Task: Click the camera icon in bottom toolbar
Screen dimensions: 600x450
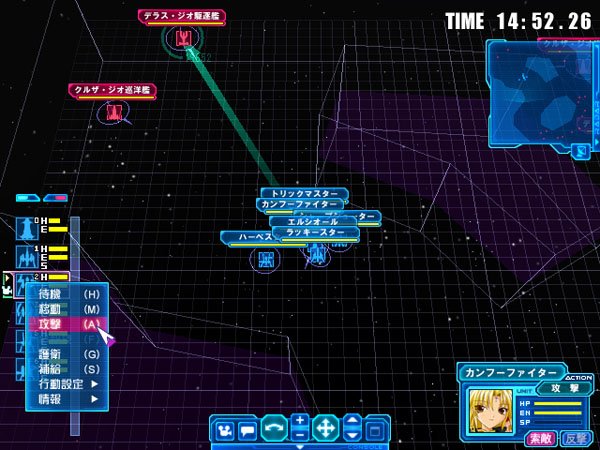Action: pos(224,430)
